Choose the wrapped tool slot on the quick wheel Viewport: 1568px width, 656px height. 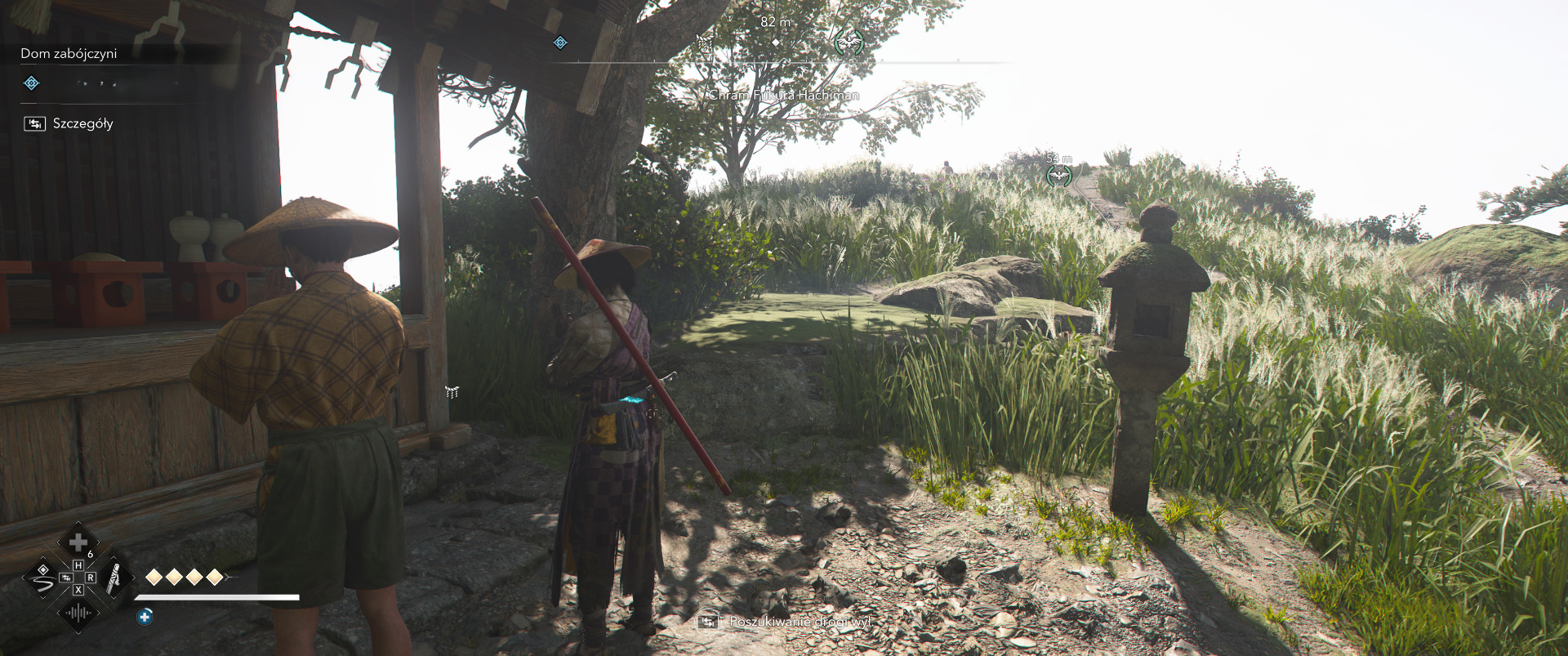(x=114, y=578)
